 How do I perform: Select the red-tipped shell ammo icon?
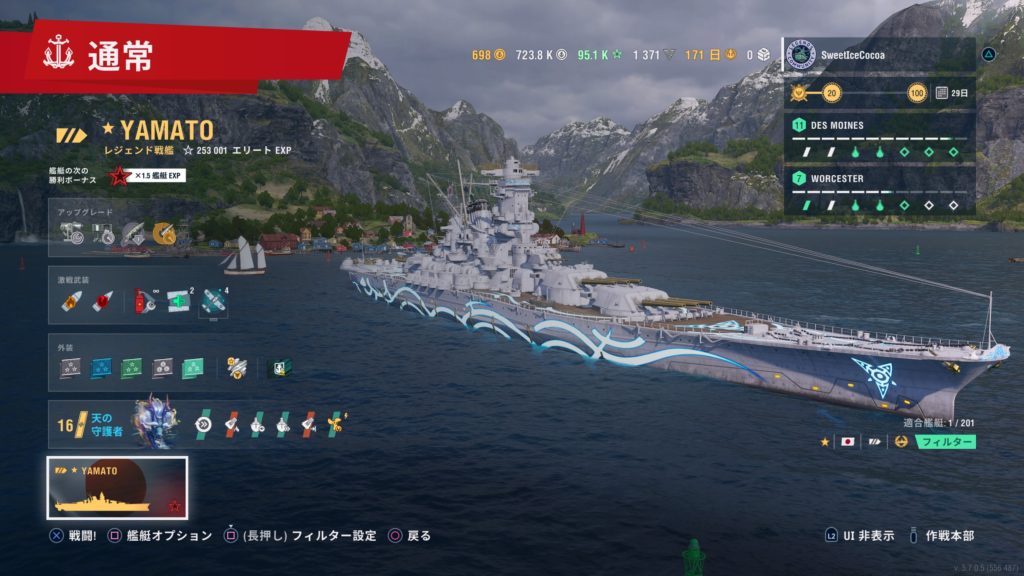(100, 301)
